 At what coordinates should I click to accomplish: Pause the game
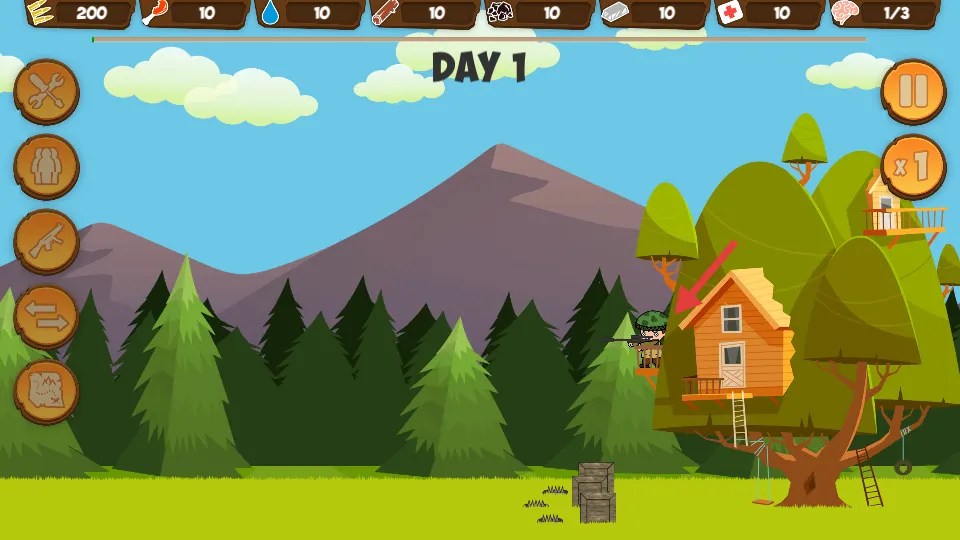pos(913,91)
